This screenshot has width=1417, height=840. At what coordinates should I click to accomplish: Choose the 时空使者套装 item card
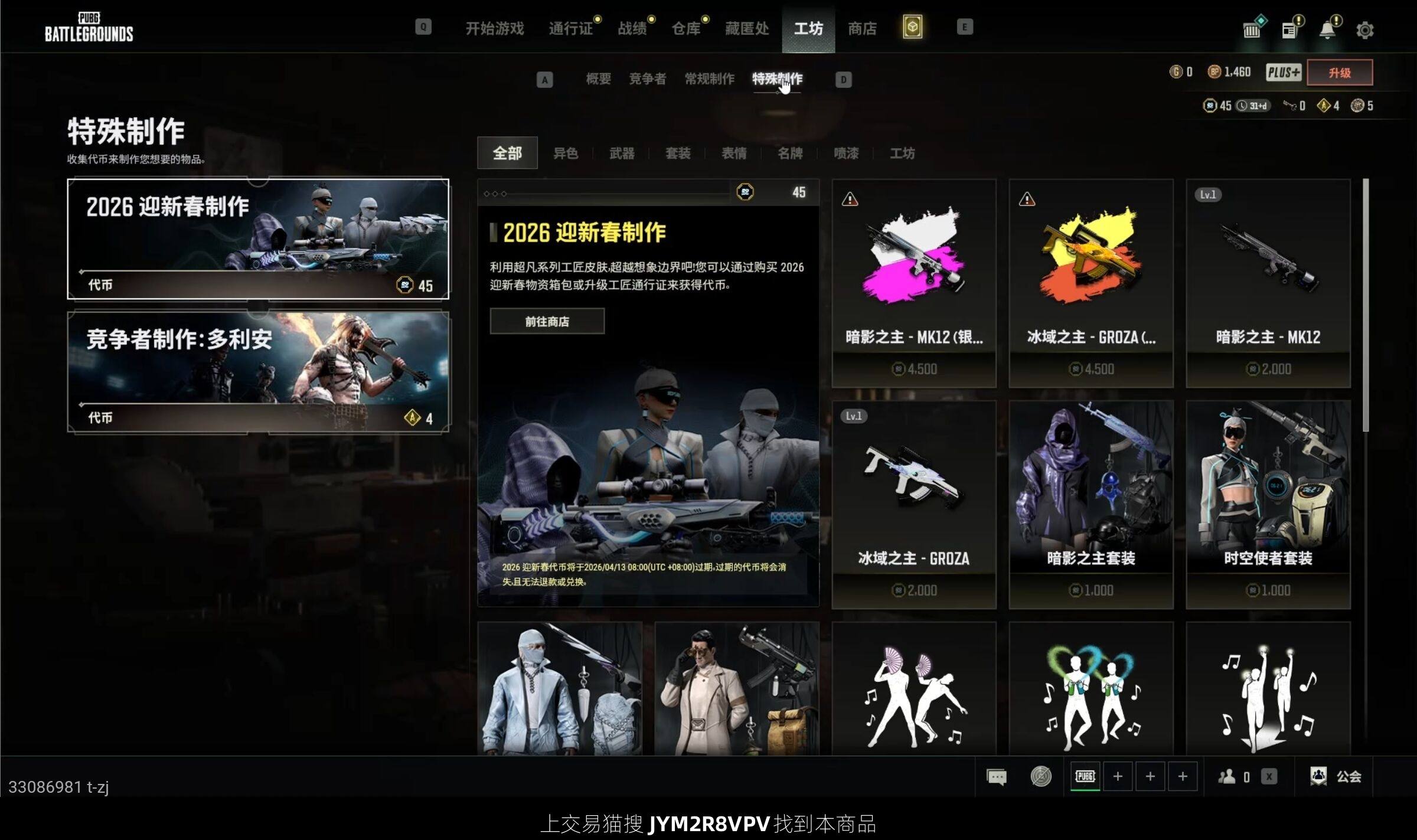(1268, 505)
